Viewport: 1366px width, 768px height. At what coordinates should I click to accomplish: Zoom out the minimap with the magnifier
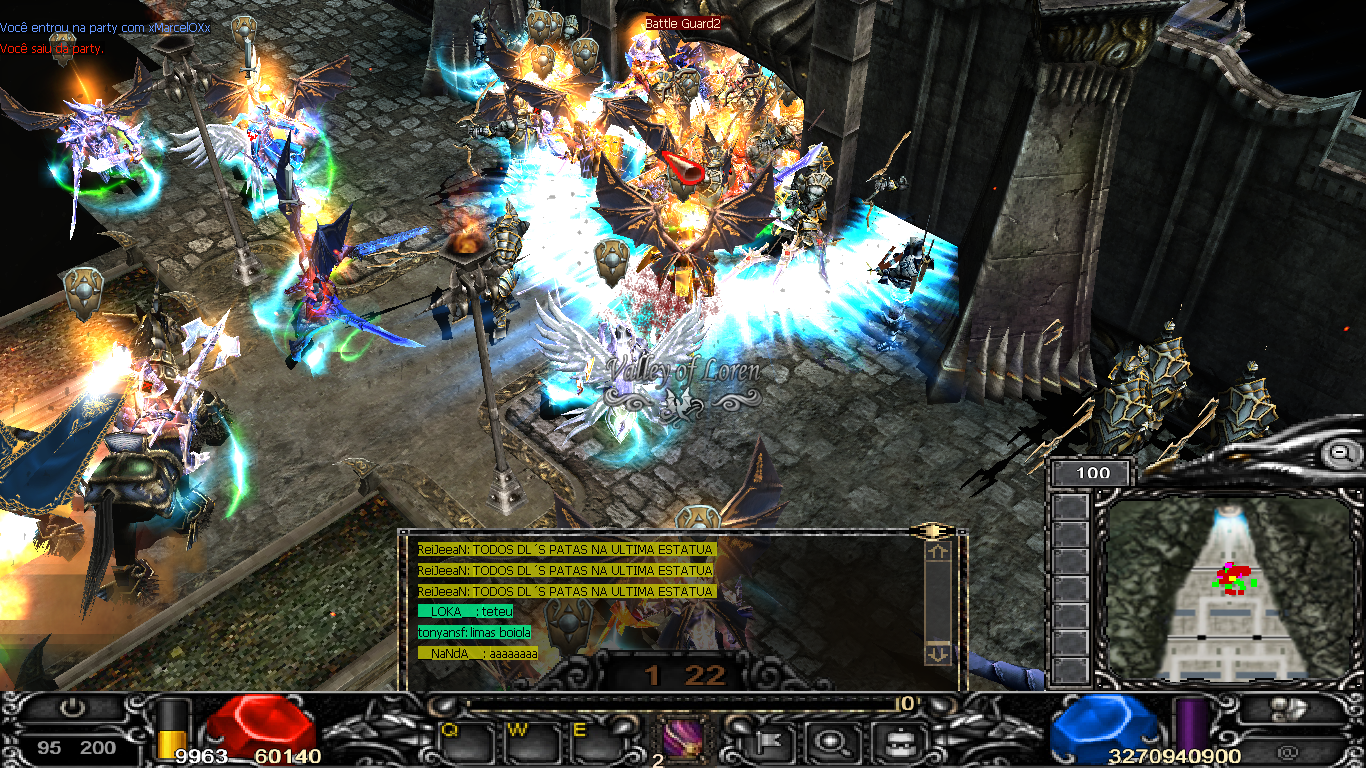1339,453
